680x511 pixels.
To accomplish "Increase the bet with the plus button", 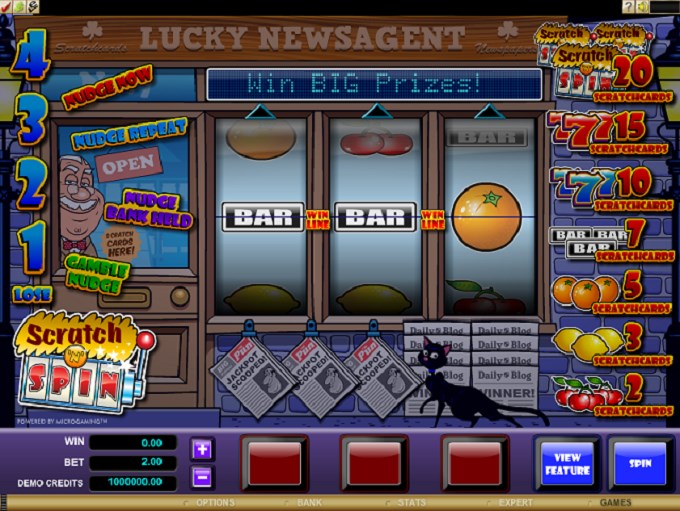I will click(x=202, y=449).
